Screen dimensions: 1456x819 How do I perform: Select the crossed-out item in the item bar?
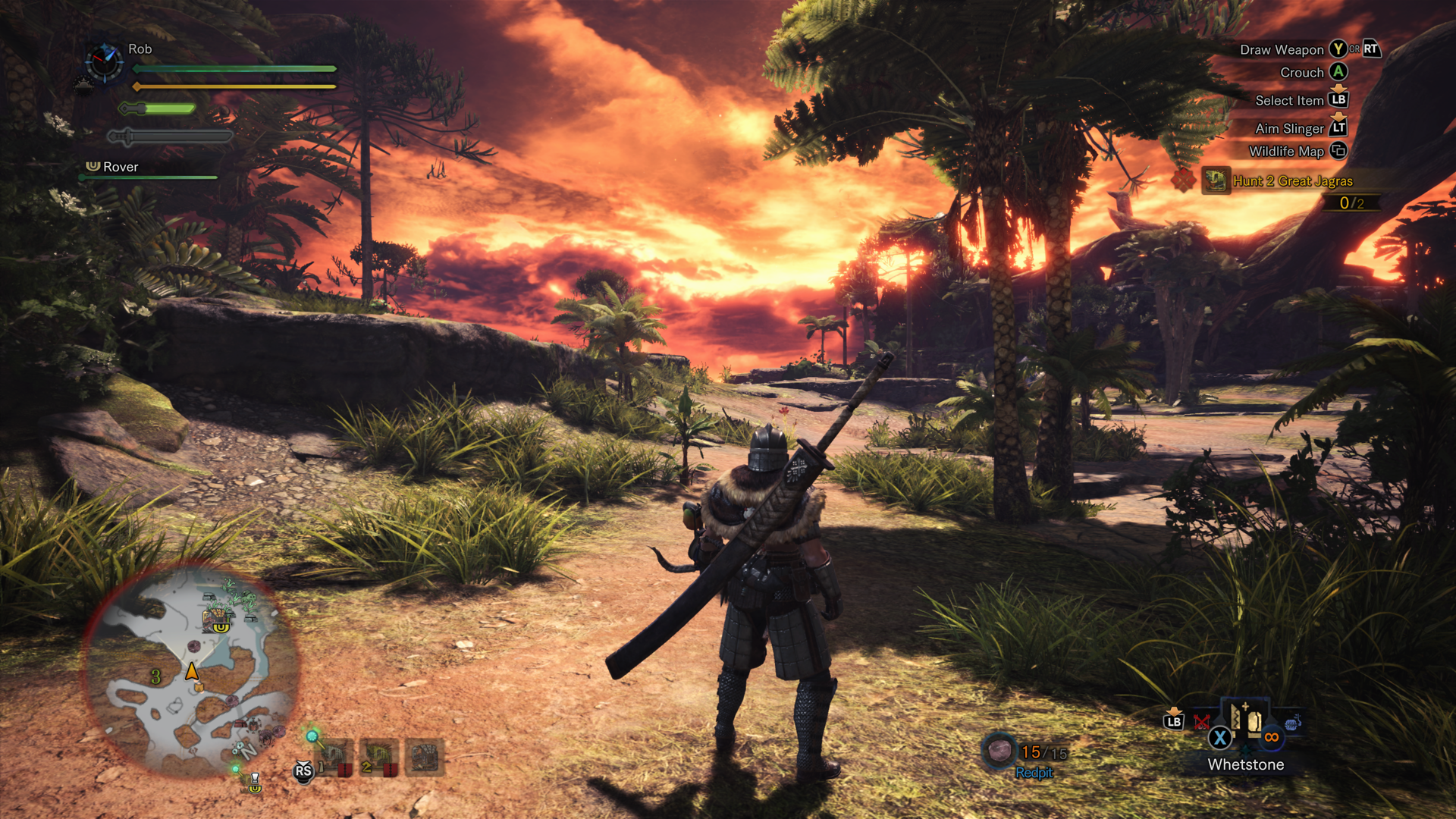click(1201, 721)
